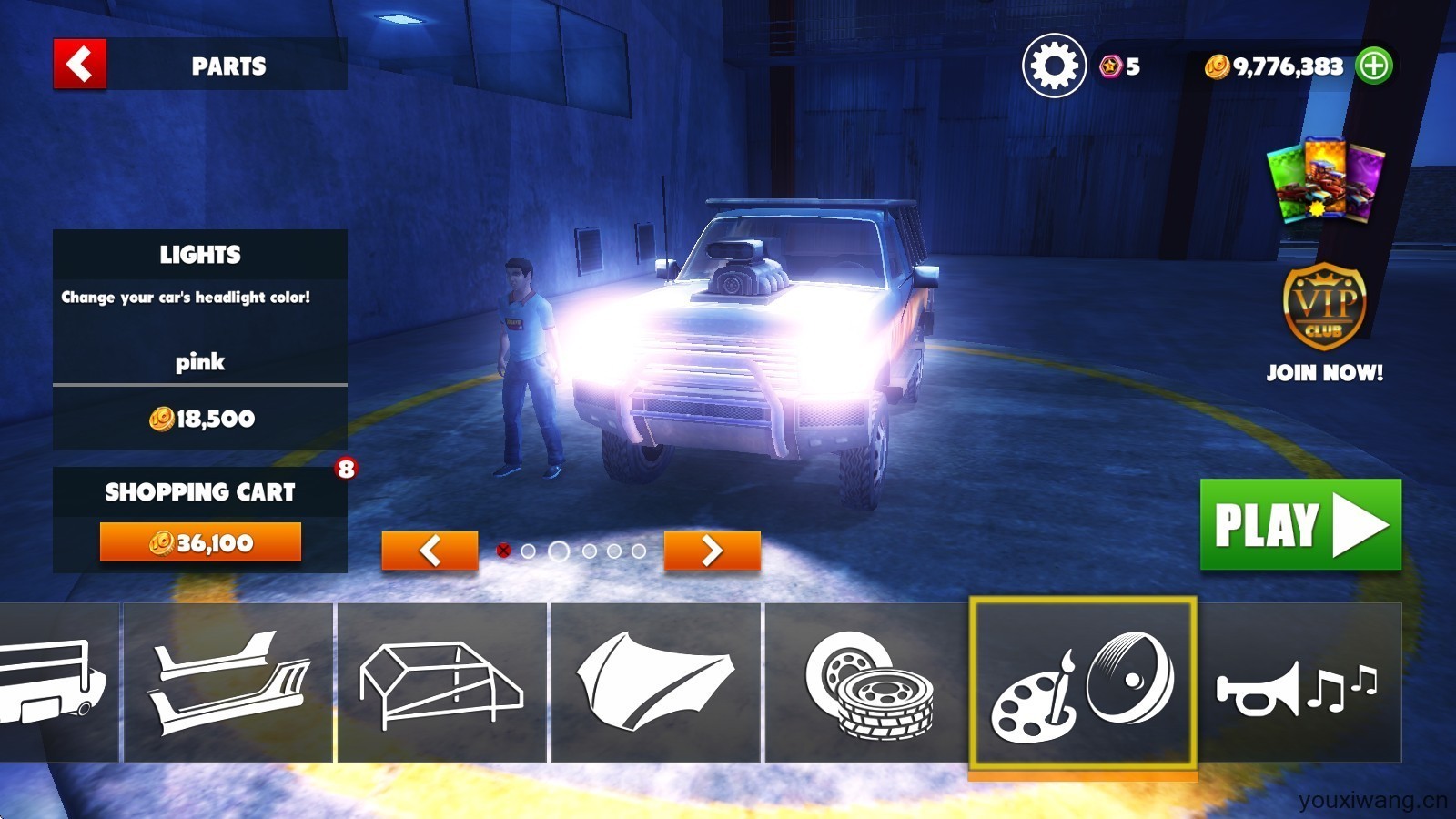Show the previous headlight color
The width and height of the screenshot is (1456, 819).
coord(430,551)
